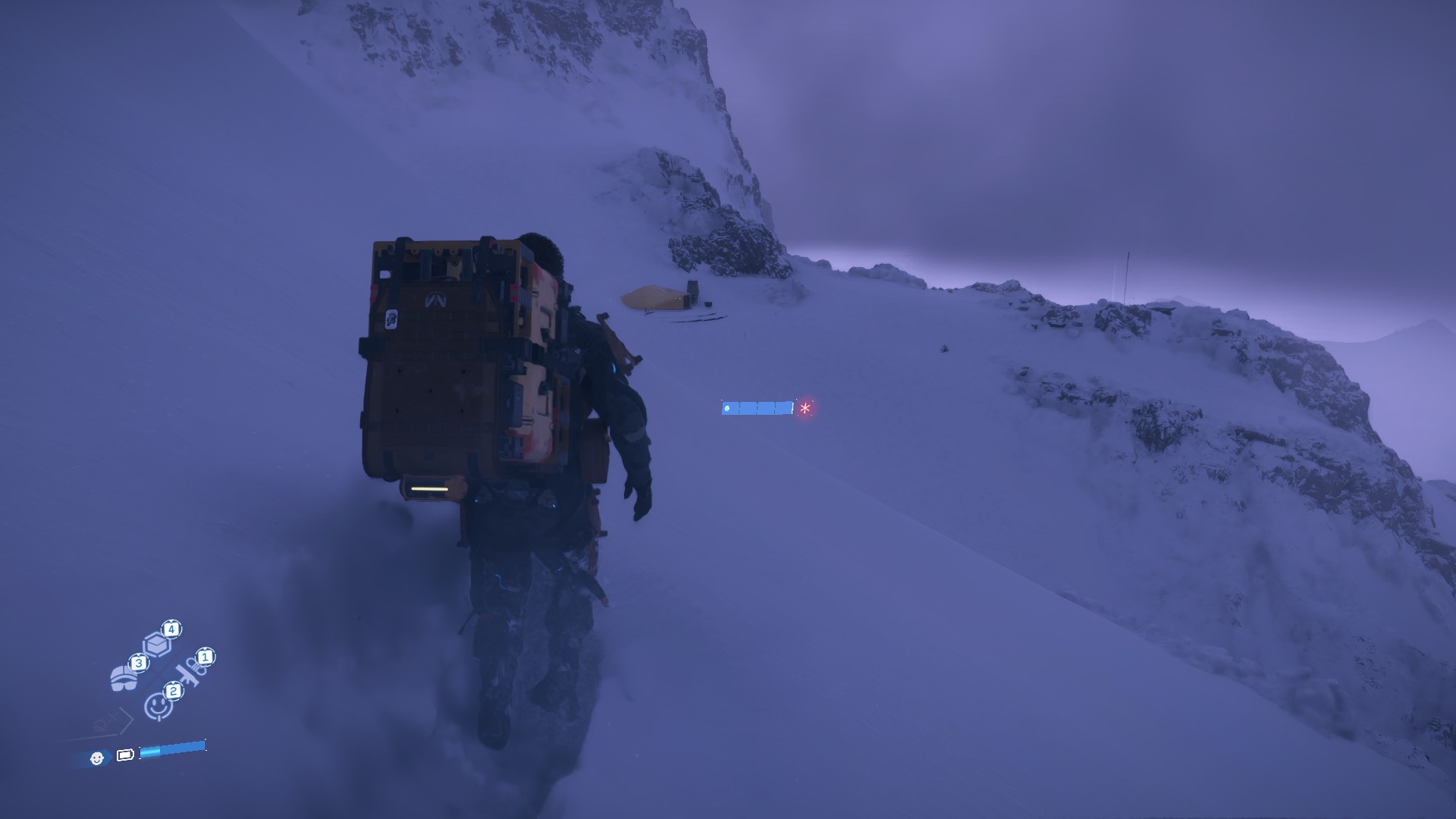Click the baby icon on the BB pod gauge
The image size is (1456, 819).
(727, 408)
